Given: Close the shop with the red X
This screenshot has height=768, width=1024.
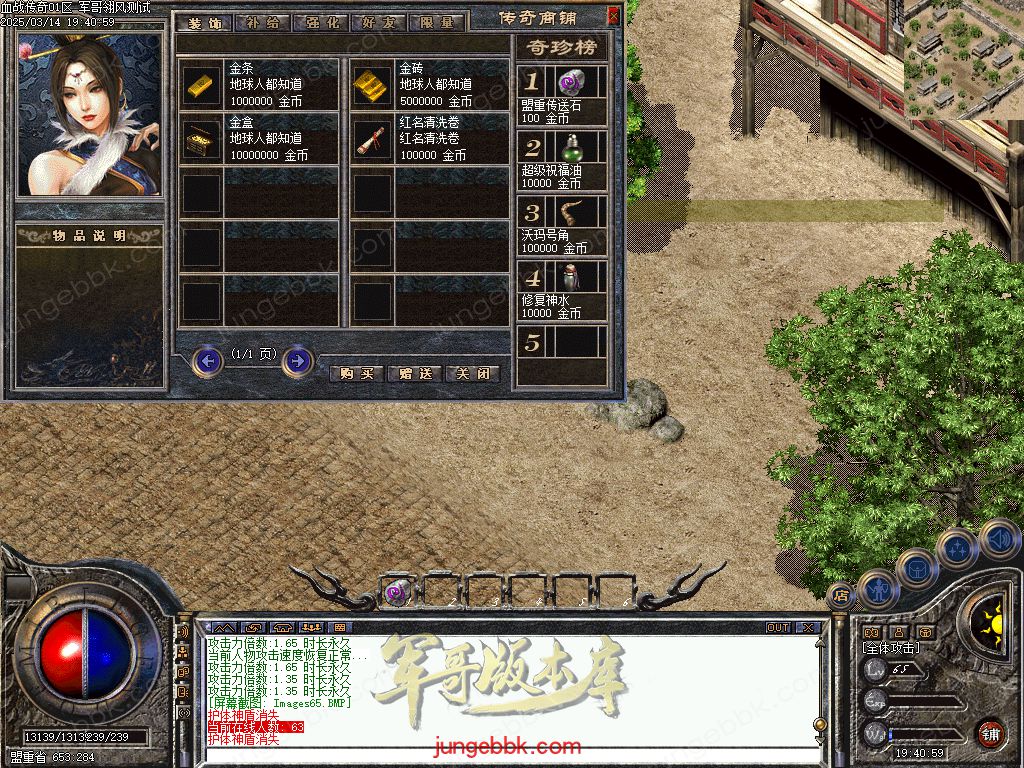Looking at the screenshot, I should [613, 17].
